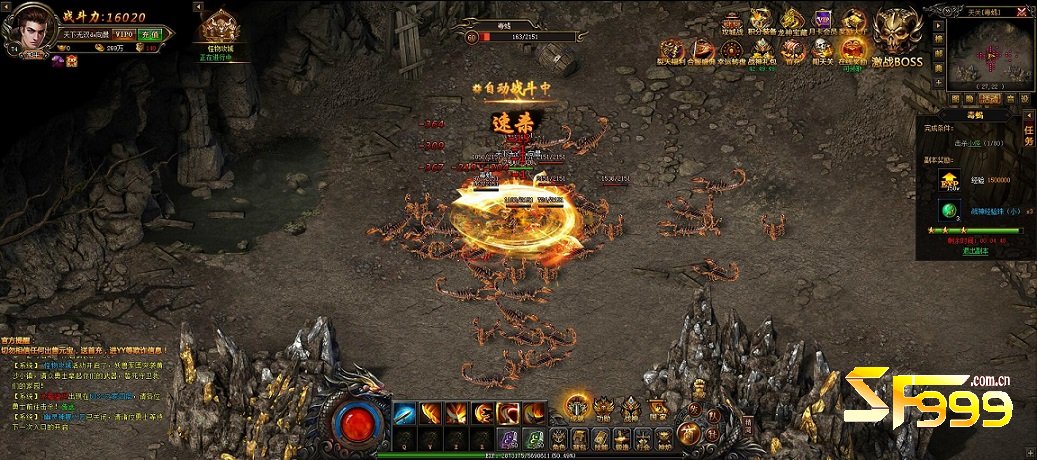
Task: Open the 攻城战 siege icon
Action: pos(732,22)
